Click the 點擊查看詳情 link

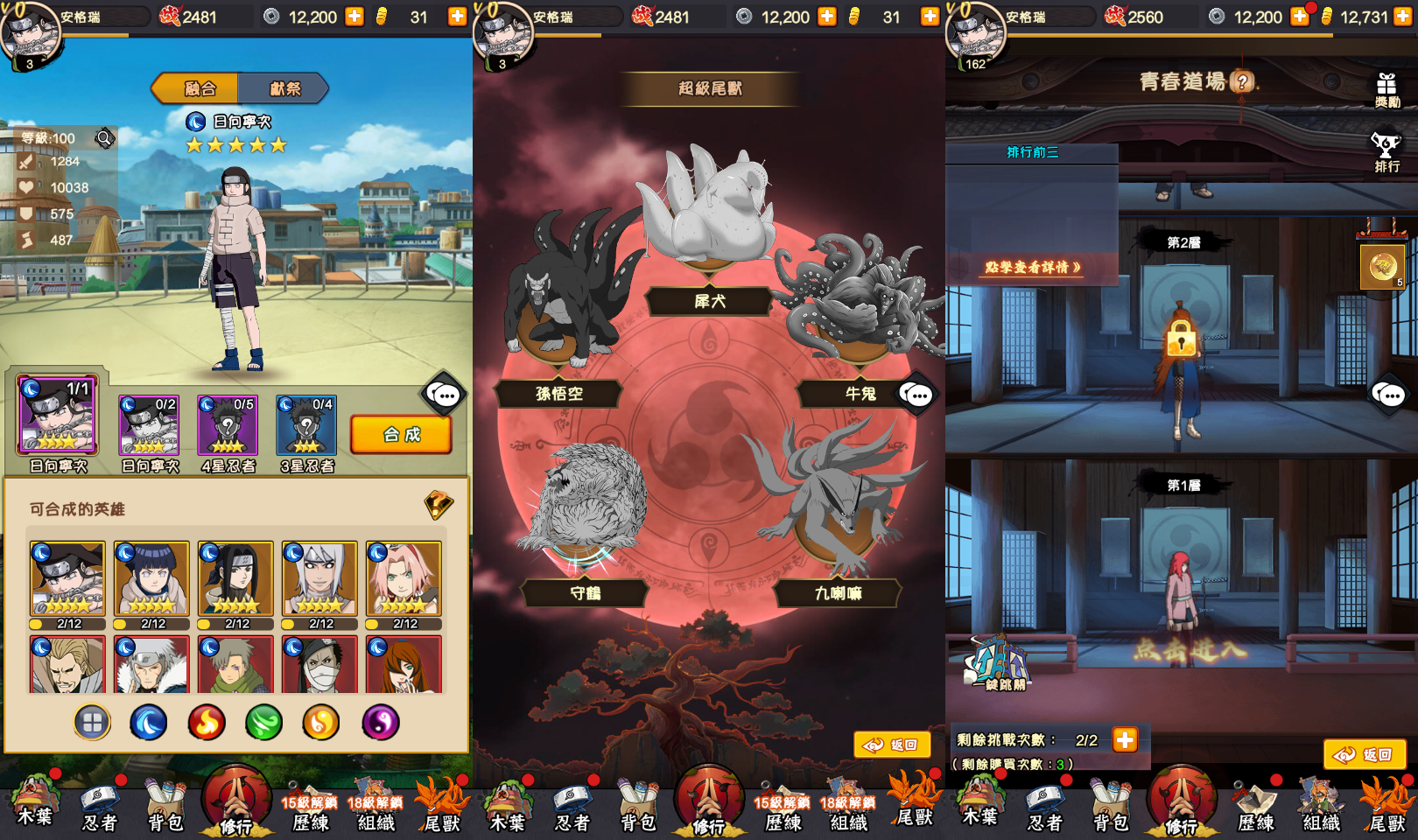point(1032,268)
